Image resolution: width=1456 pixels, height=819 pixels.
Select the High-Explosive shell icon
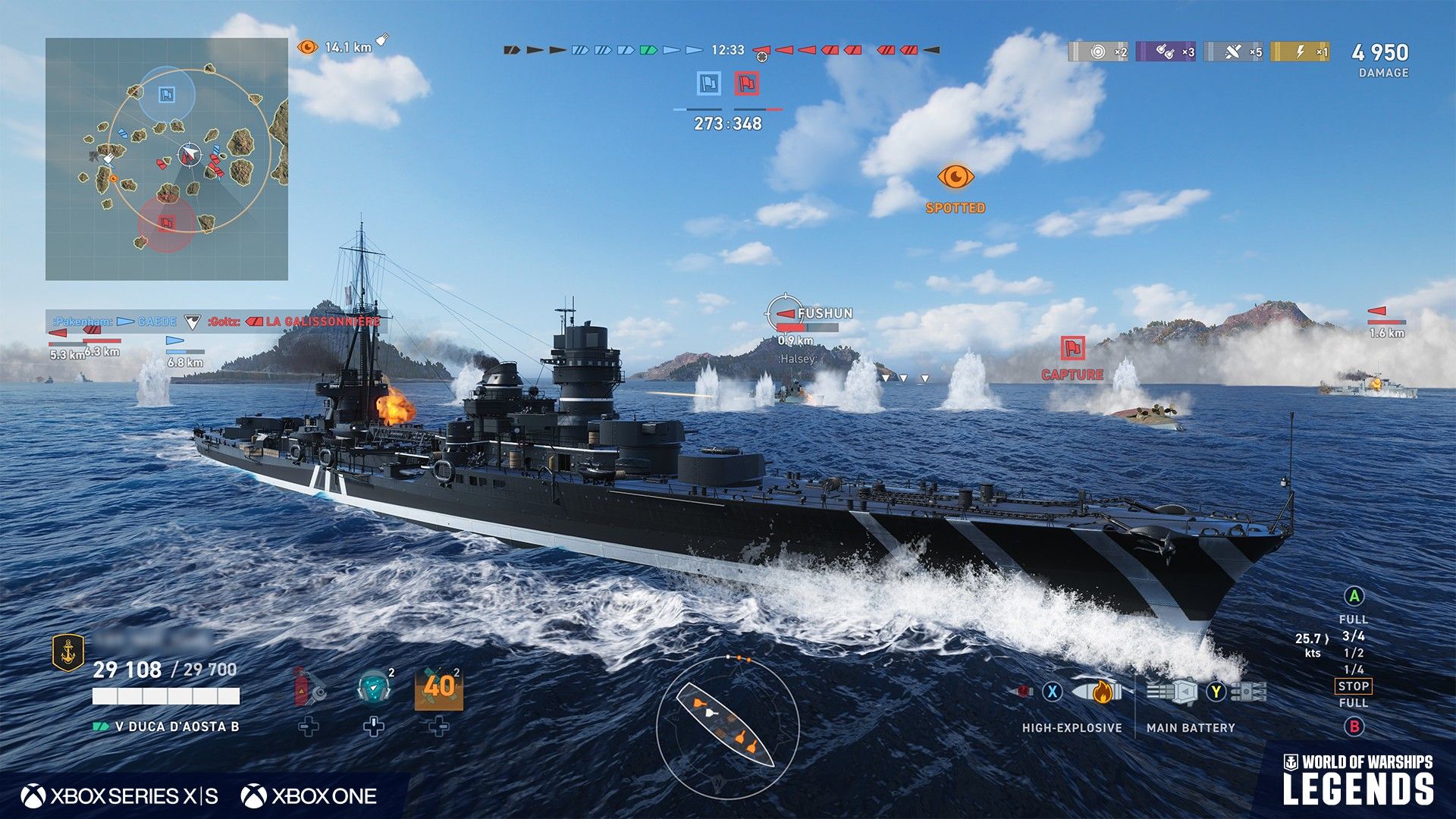1097,692
